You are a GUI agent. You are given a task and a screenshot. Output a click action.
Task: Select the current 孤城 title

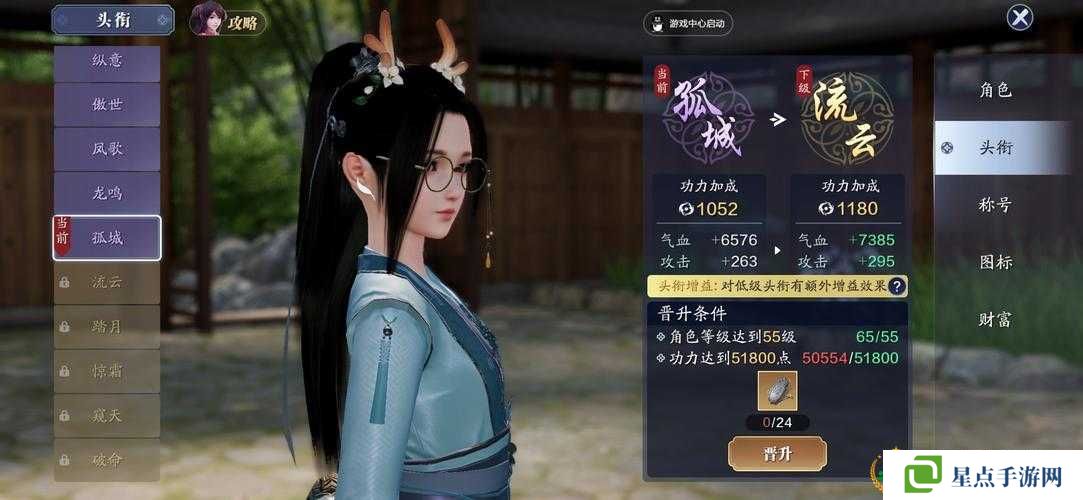coord(107,238)
